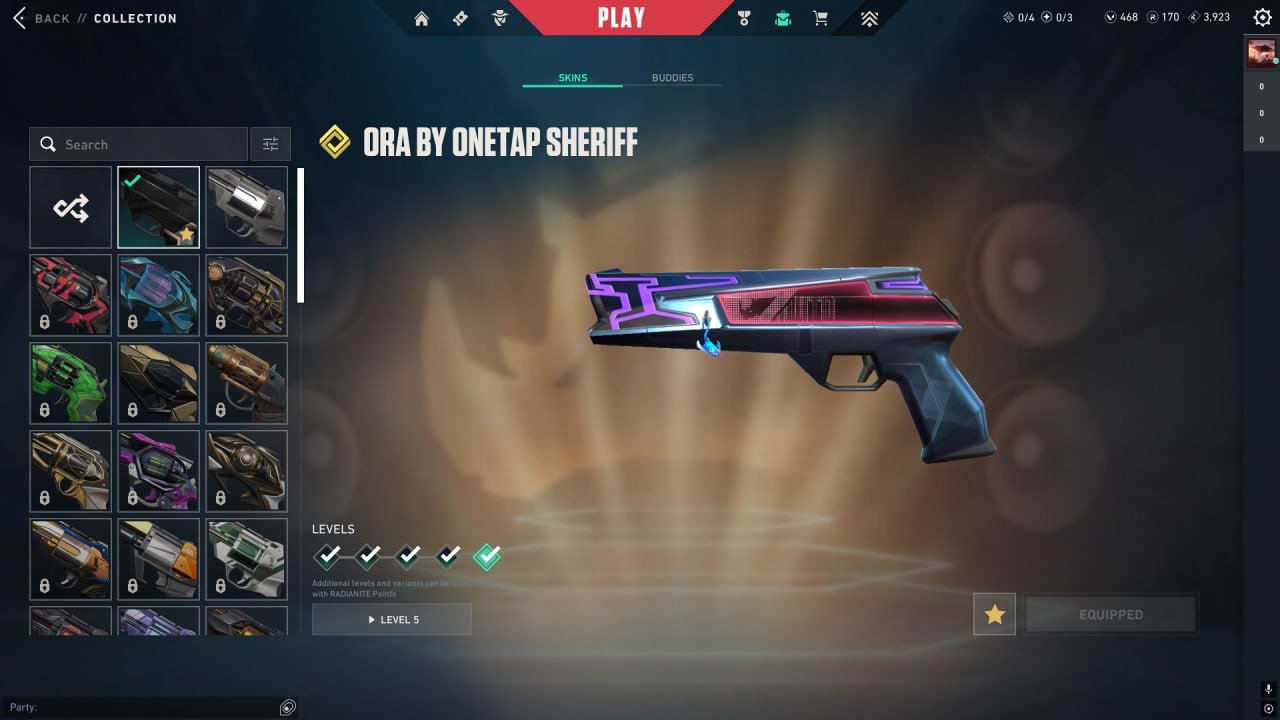Select the equipped Ora Sheriff skin thumbnail
Viewport: 1280px width, 720px height.
coord(159,207)
